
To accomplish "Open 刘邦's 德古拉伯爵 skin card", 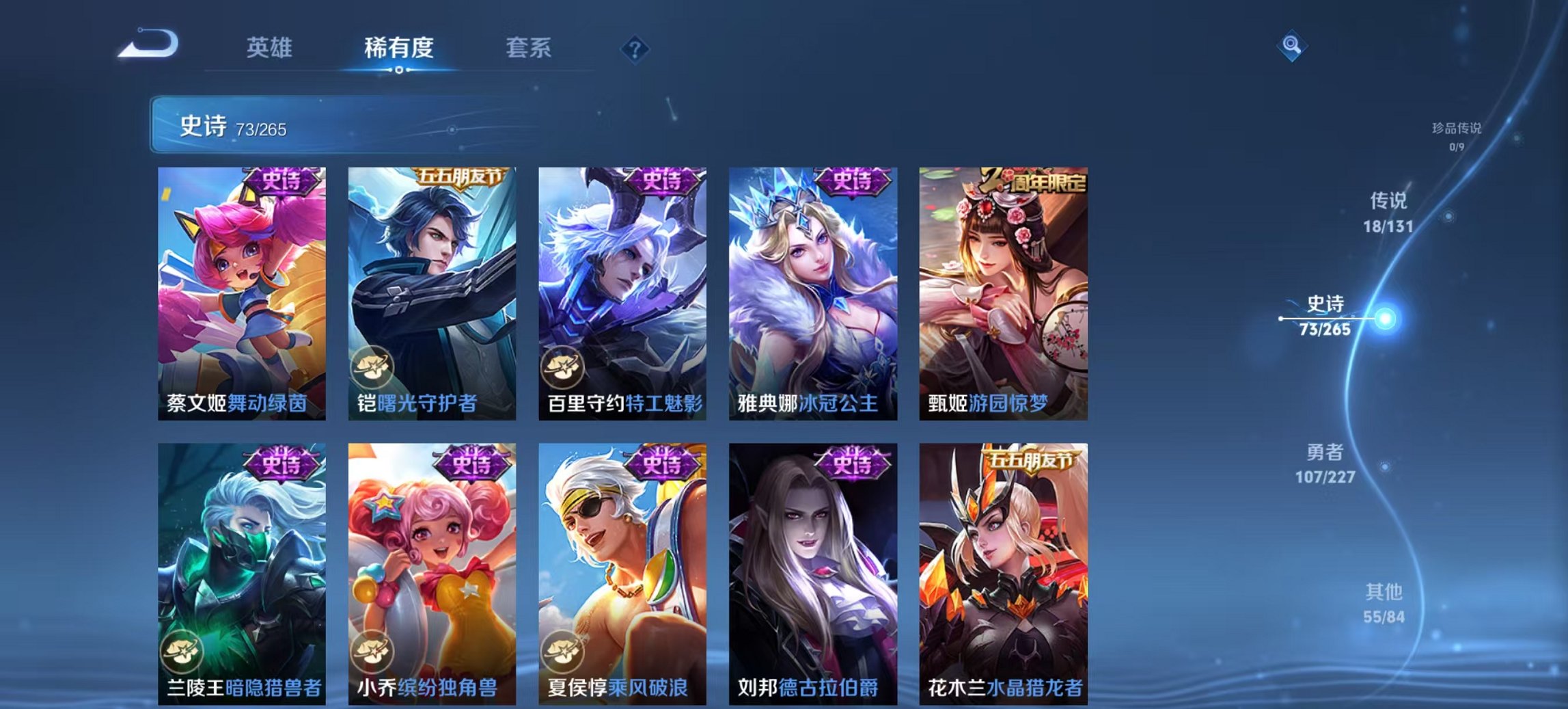I will tap(812, 567).
